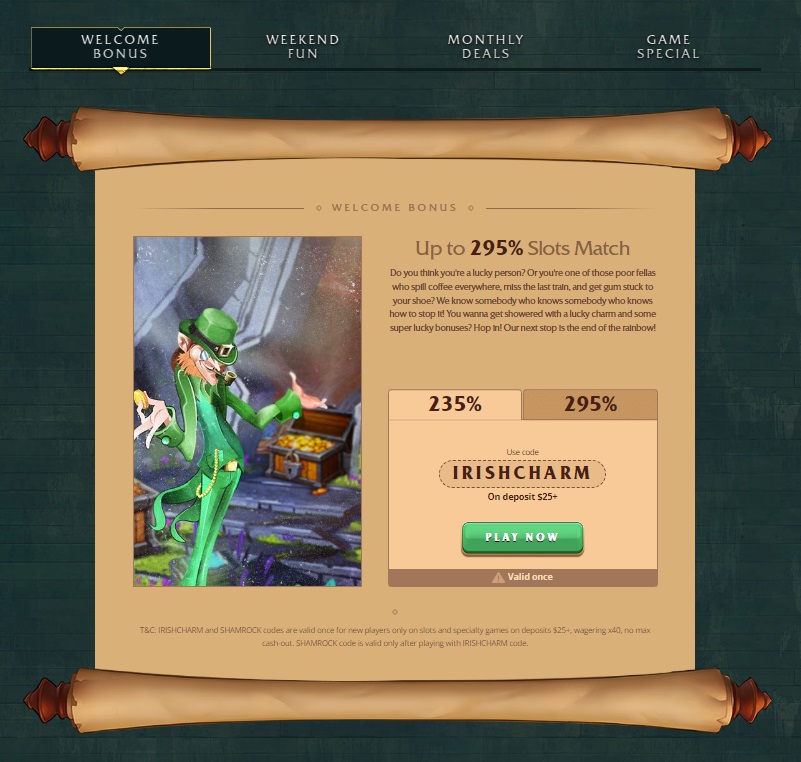Click the leprechaun promo image
Screen dimensions: 801x762
[x=248, y=411]
